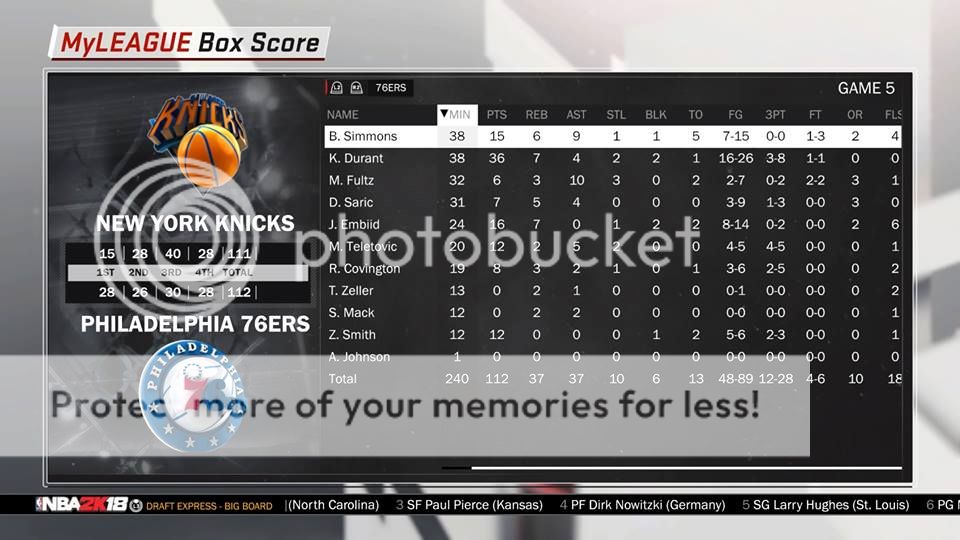Sort players by AST column header

tap(576, 115)
